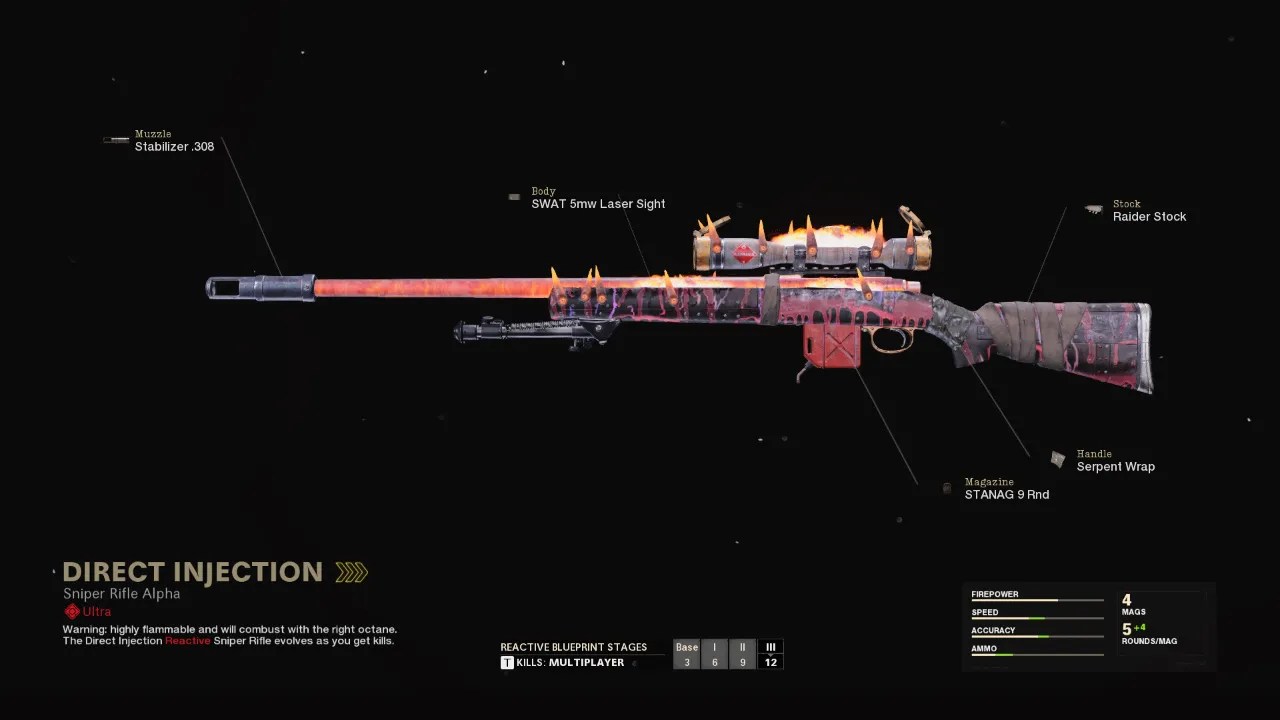
Task: Click the Firepower stat bar
Action: point(1037,601)
